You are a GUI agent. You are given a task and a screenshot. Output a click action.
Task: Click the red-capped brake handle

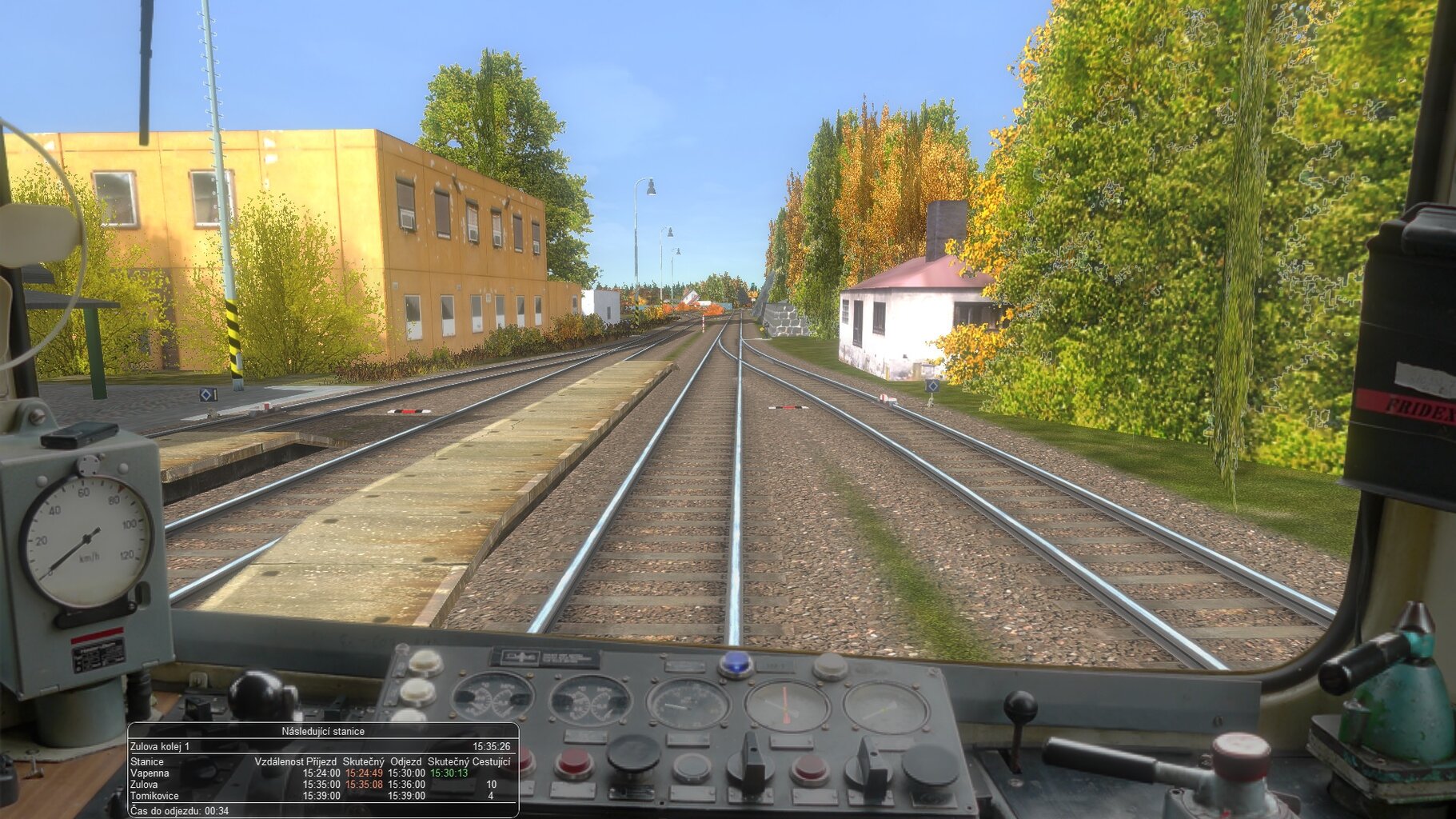click(x=1240, y=756)
